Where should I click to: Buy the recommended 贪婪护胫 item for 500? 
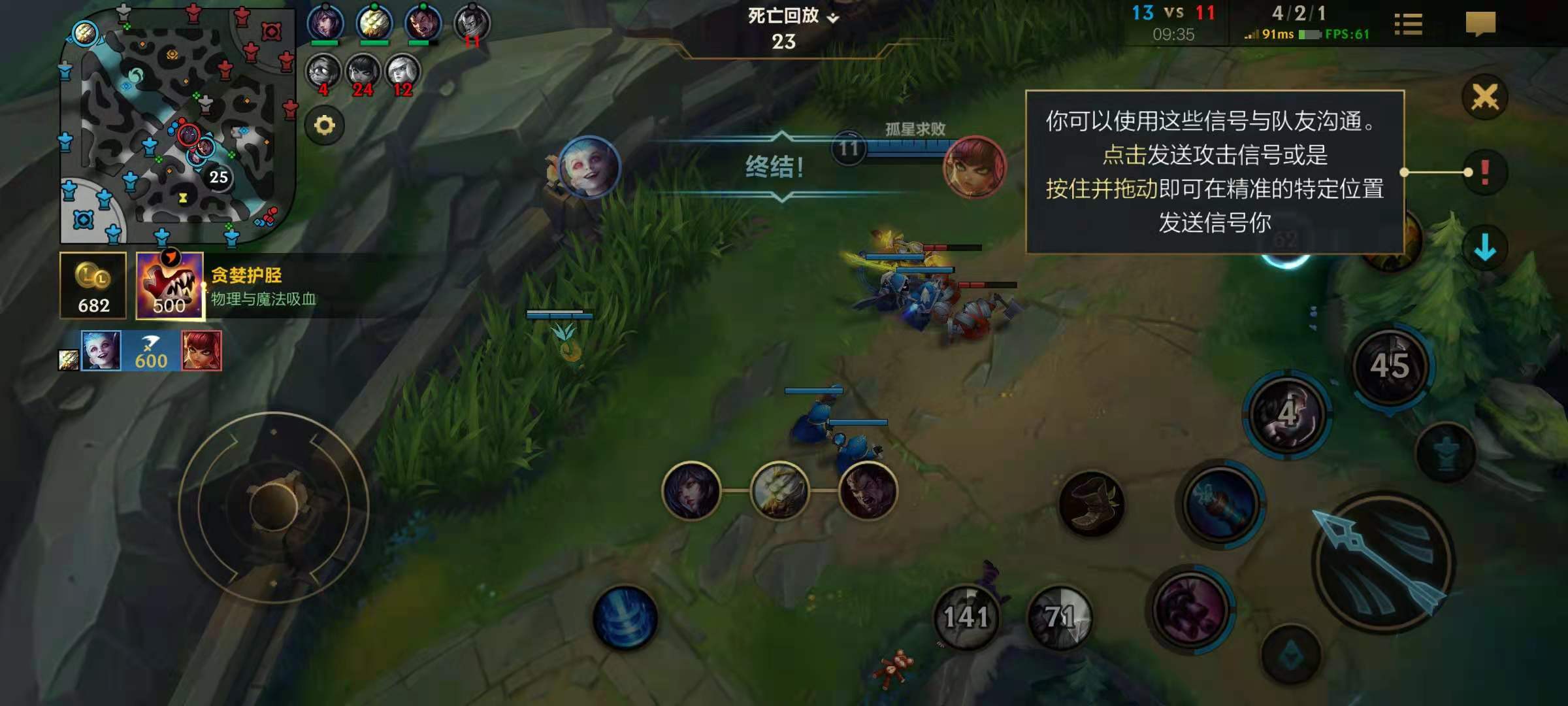pos(170,286)
